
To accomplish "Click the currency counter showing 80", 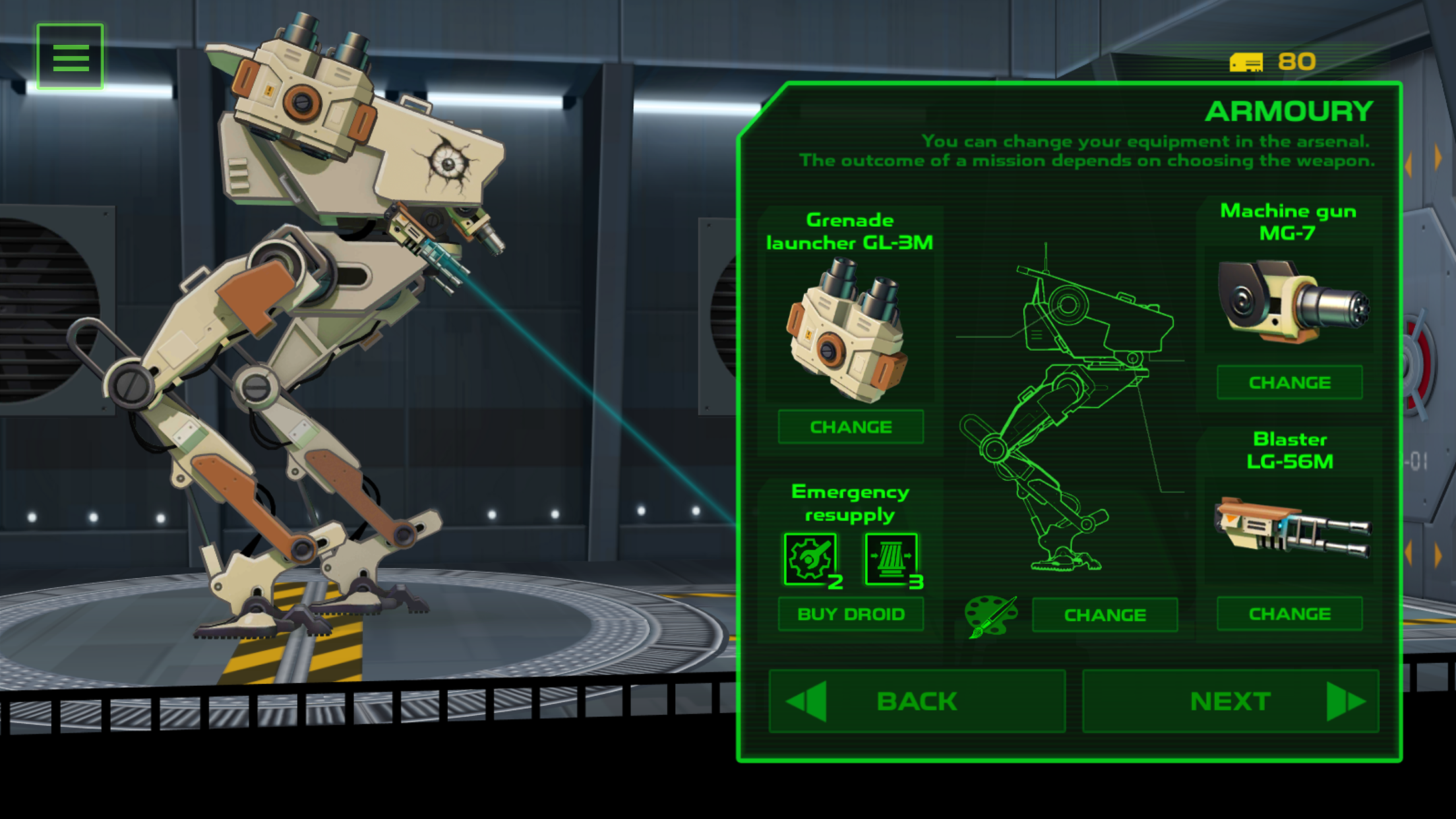I will pyautogui.click(x=1297, y=63).
